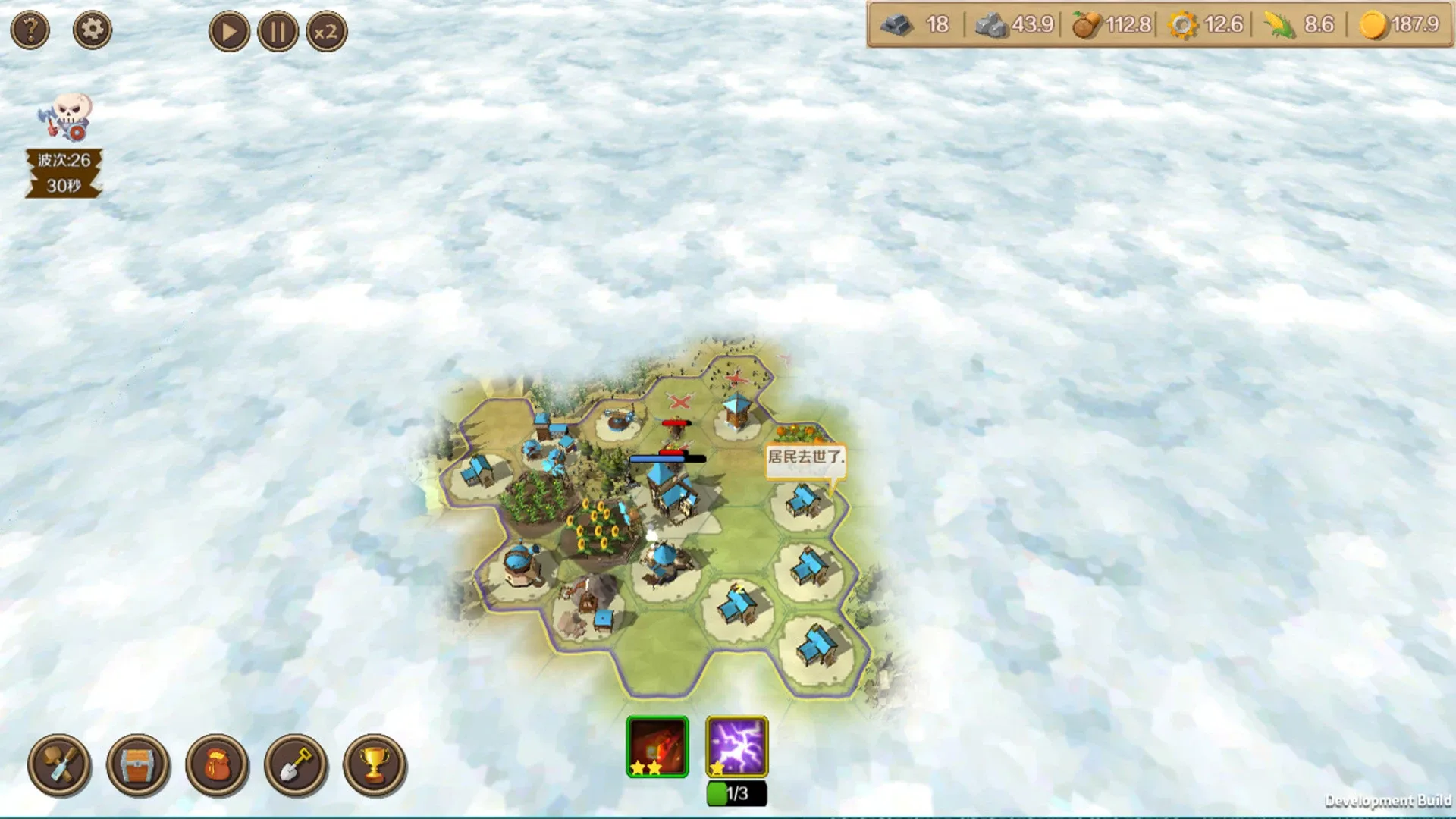Resume game with the play button
The width and height of the screenshot is (1456, 819).
click(x=228, y=31)
